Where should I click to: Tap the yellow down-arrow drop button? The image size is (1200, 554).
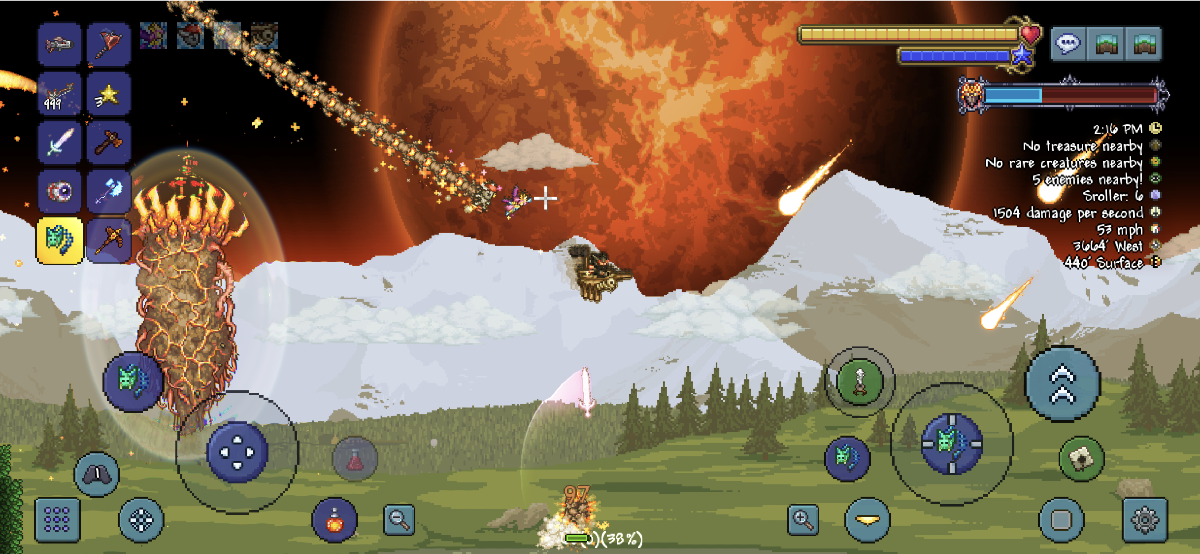867,519
